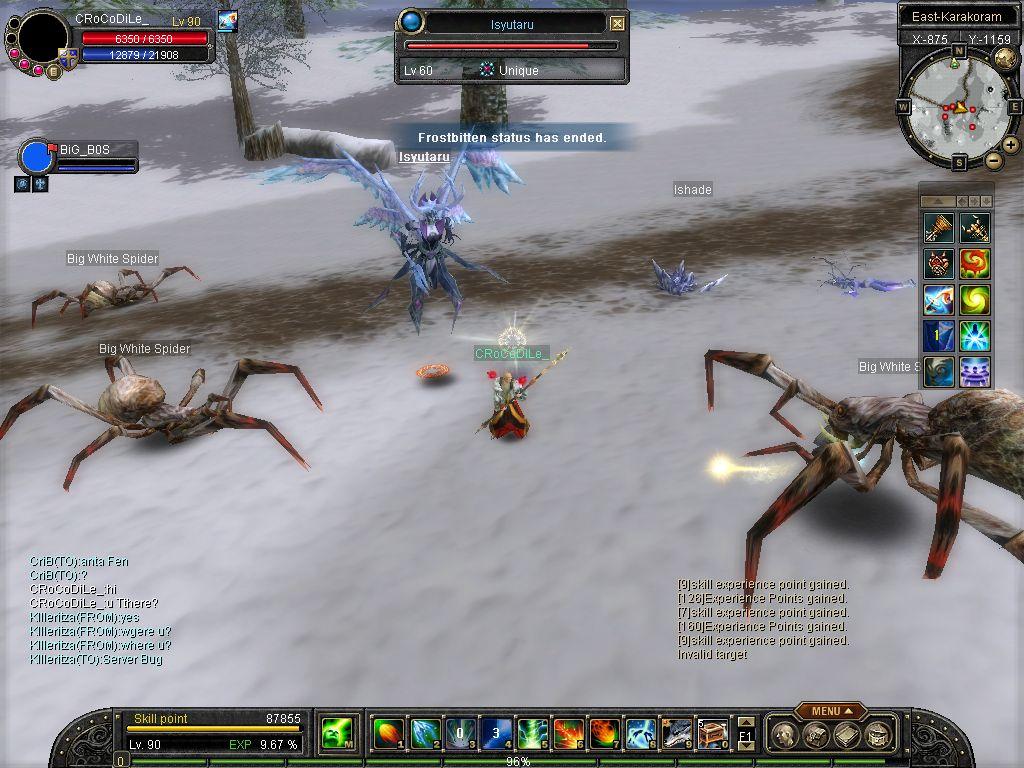Close the Isyutaru target window
1024x768 pixels.
click(617, 23)
